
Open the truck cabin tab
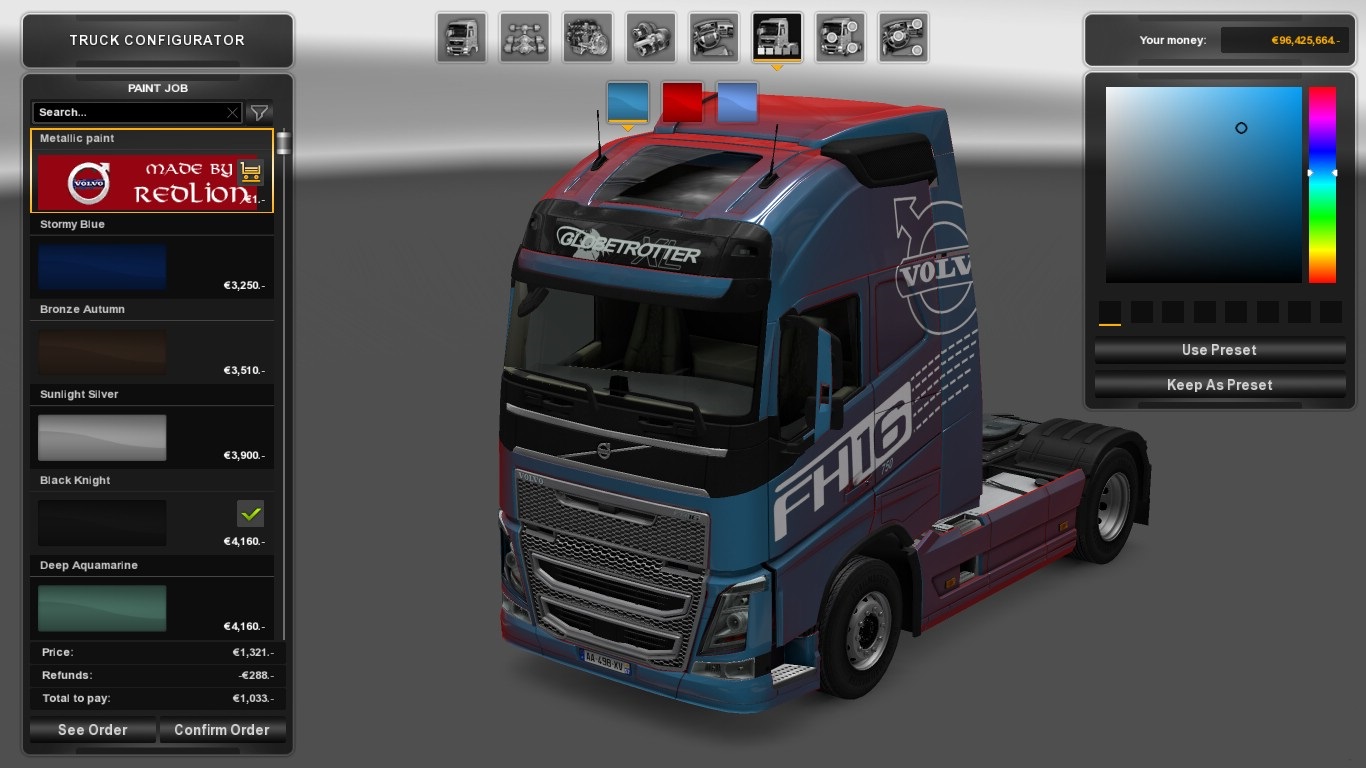(x=462, y=38)
